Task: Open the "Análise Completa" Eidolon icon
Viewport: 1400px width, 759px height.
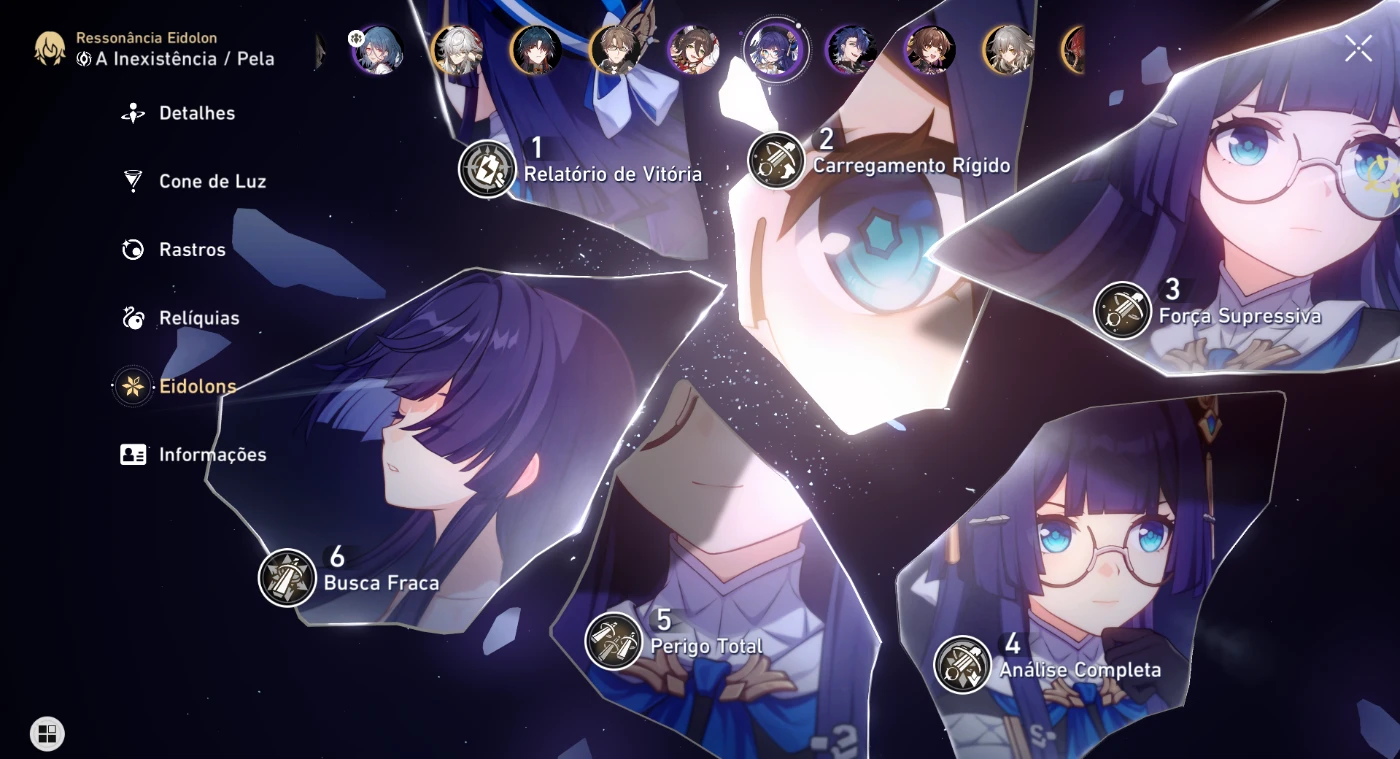Action: point(964,663)
